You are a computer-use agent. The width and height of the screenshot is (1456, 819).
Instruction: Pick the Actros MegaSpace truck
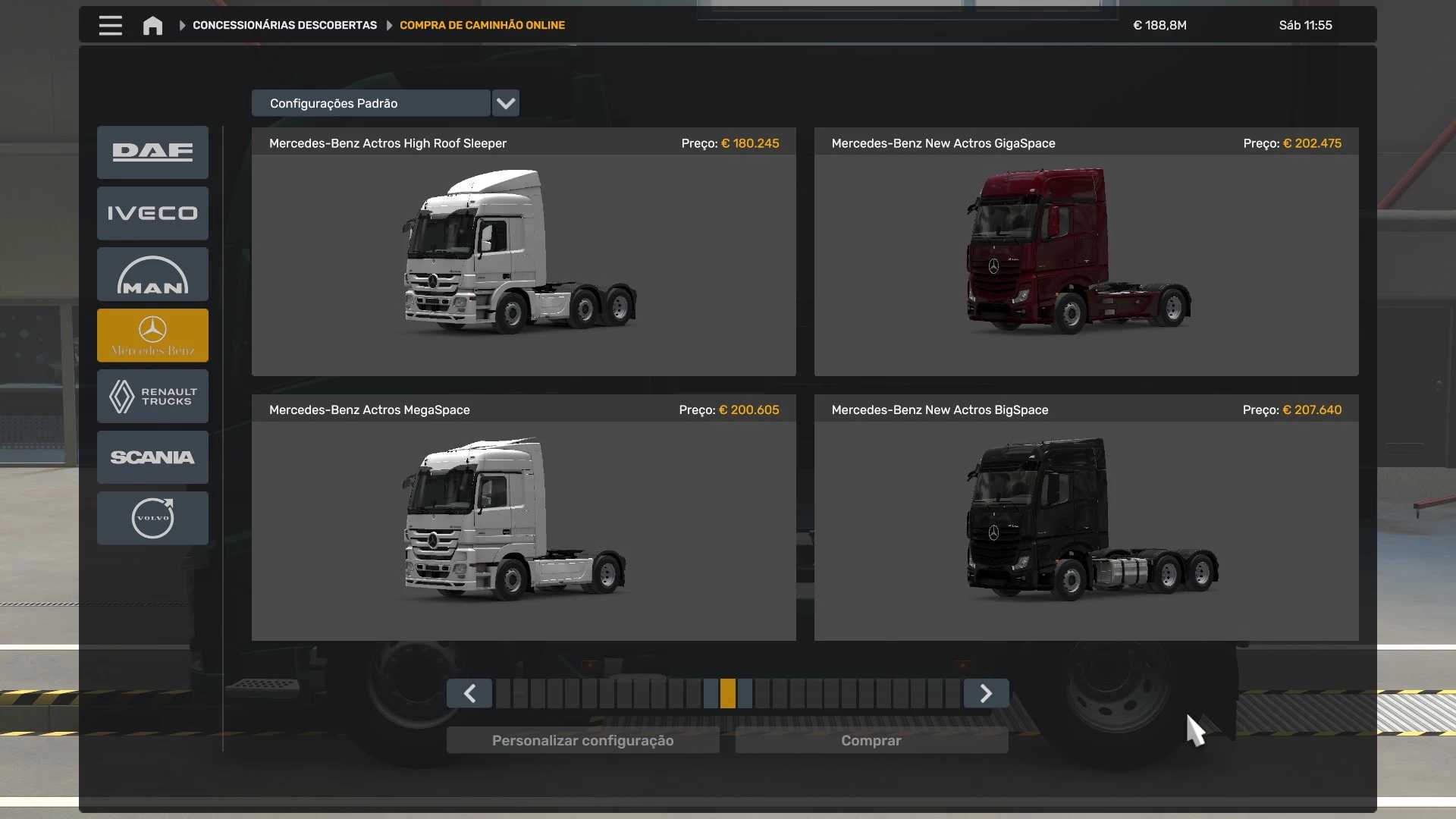(523, 519)
